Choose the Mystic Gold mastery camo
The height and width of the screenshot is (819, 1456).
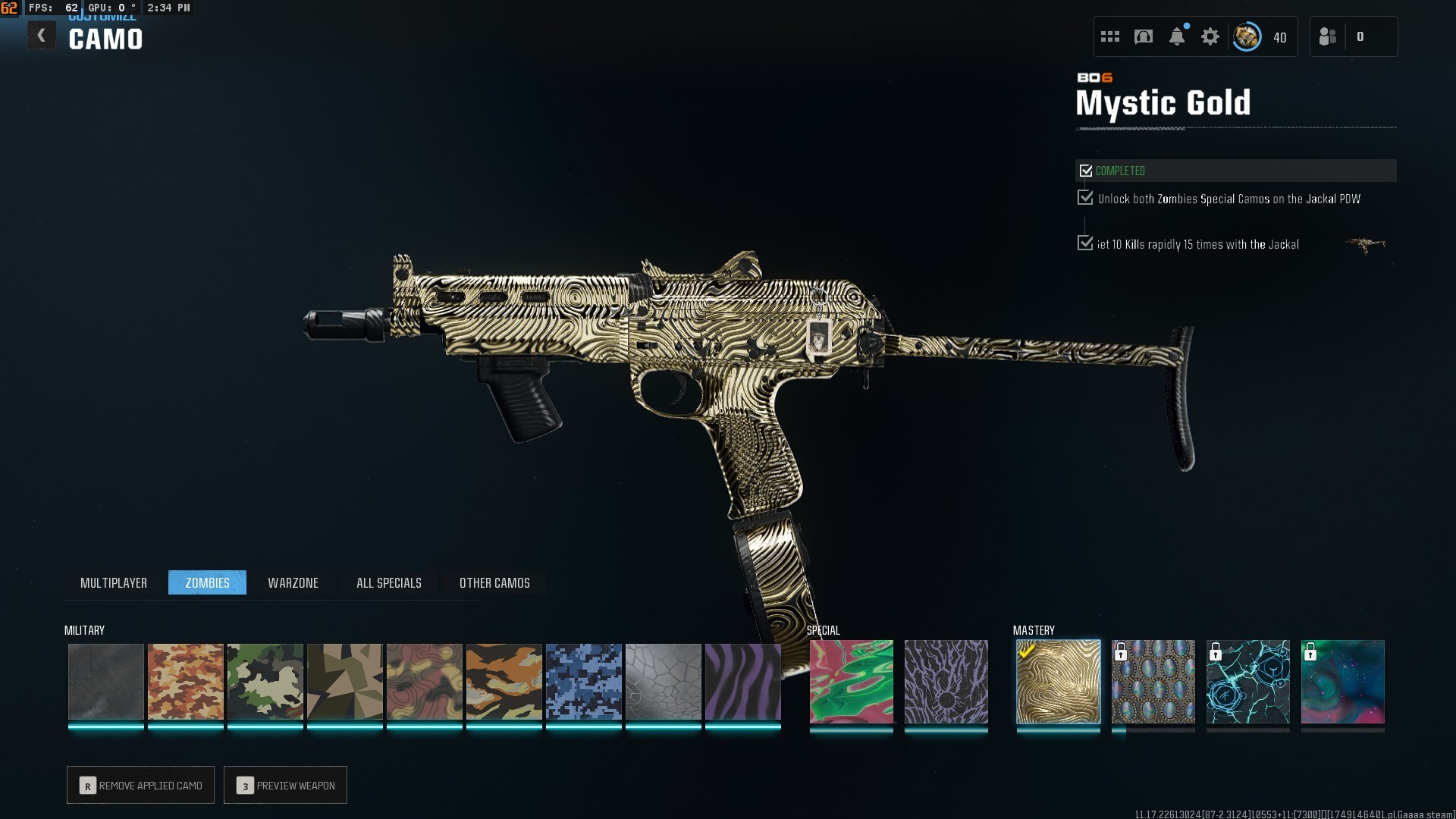click(x=1058, y=681)
